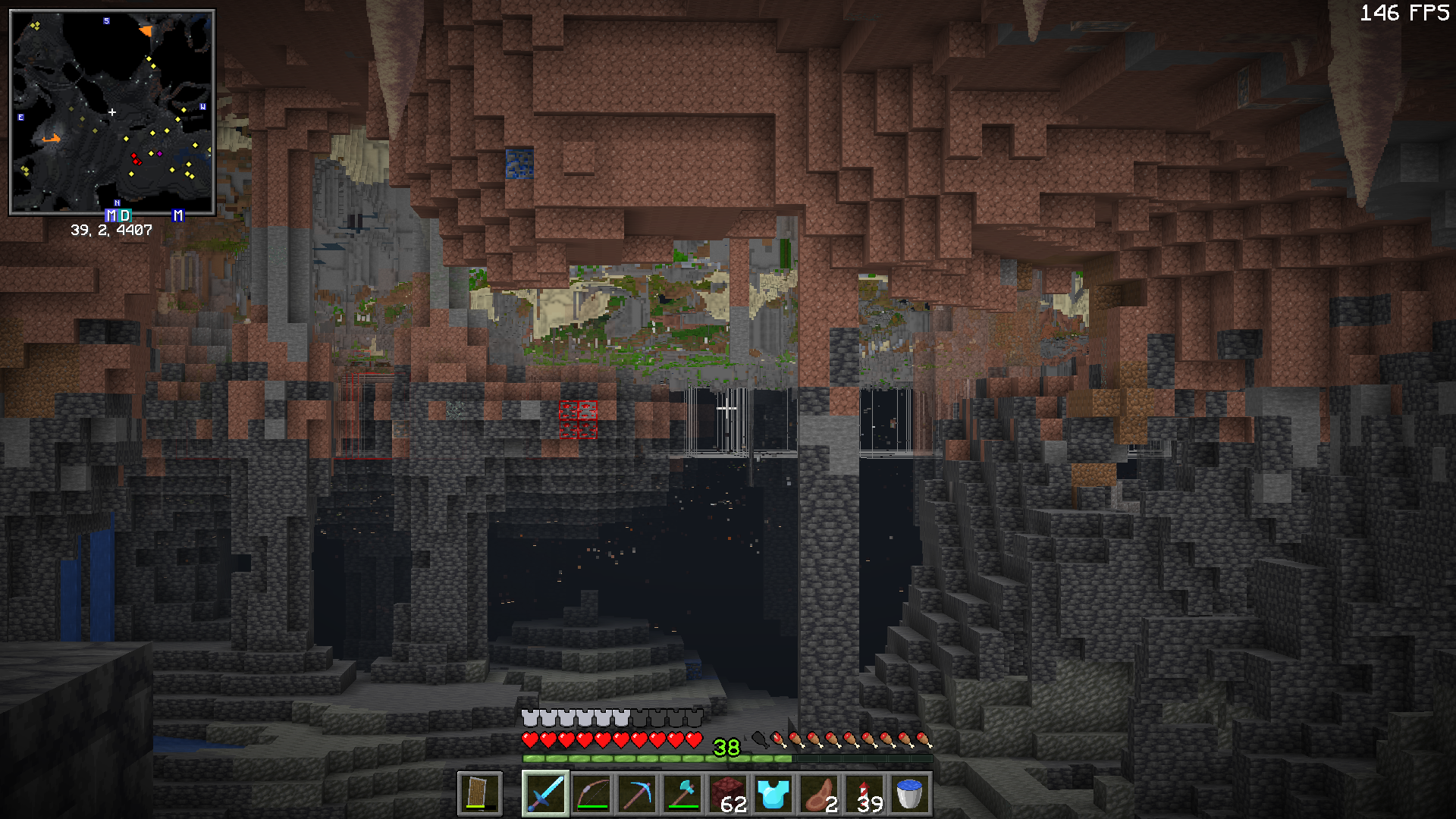Pick the diamond chestplate hotbar slot
The height and width of the screenshot is (819, 1456).
point(773,794)
